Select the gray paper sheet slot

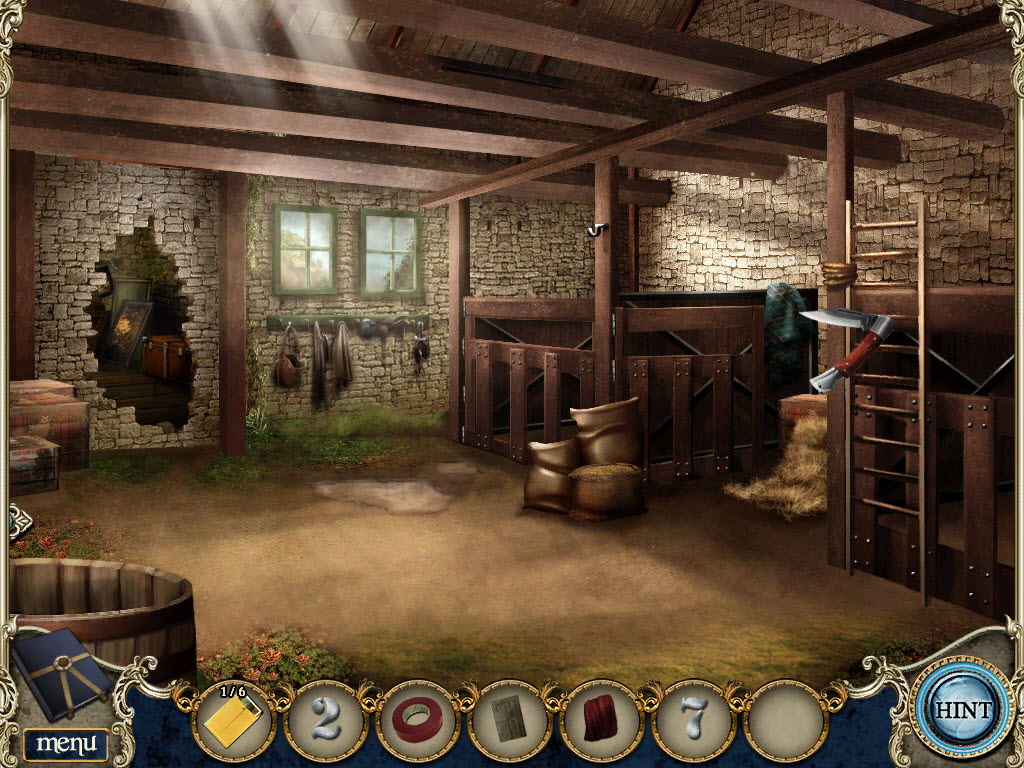click(510, 720)
